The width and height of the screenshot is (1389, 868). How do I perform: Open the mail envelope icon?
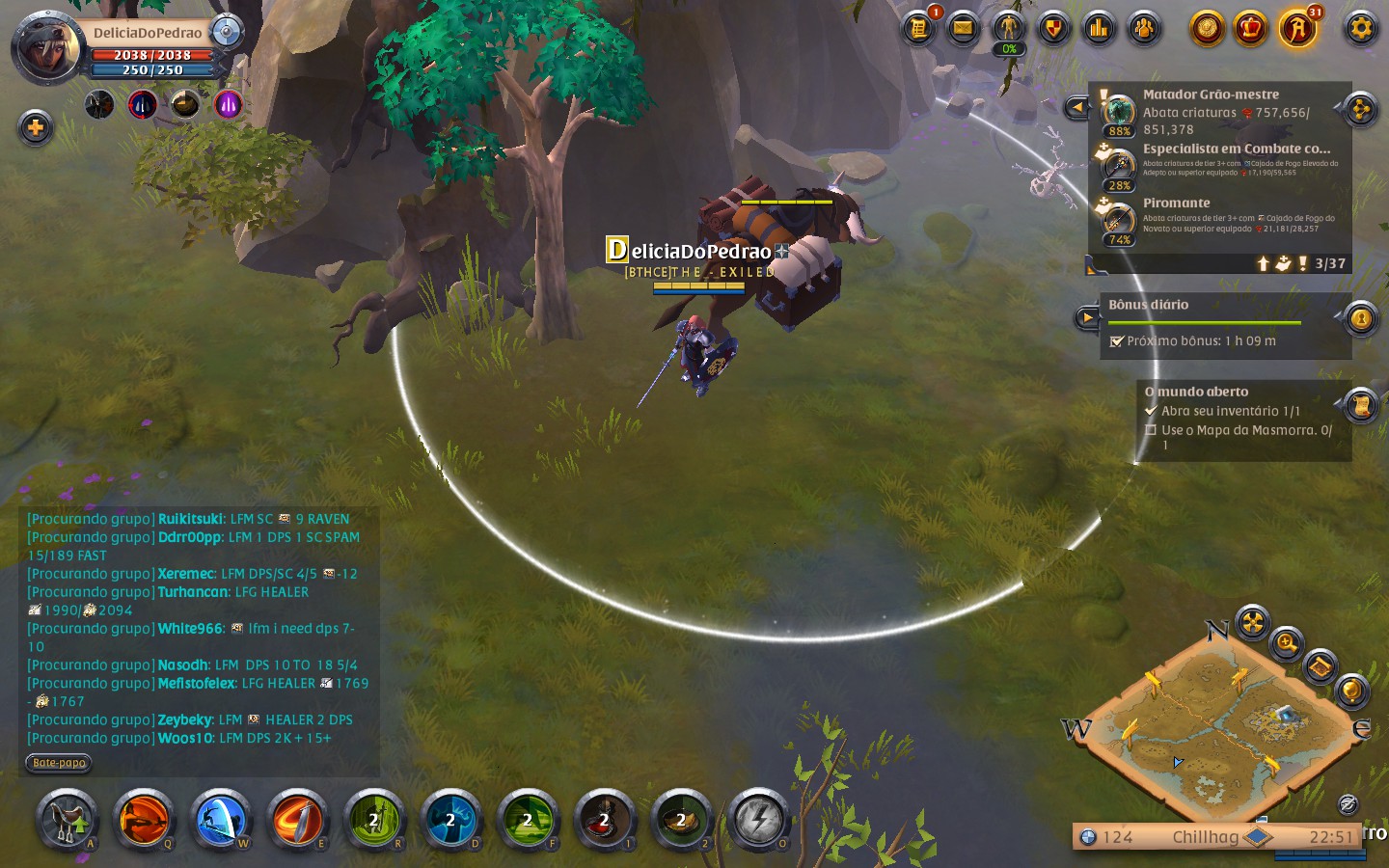click(963, 28)
